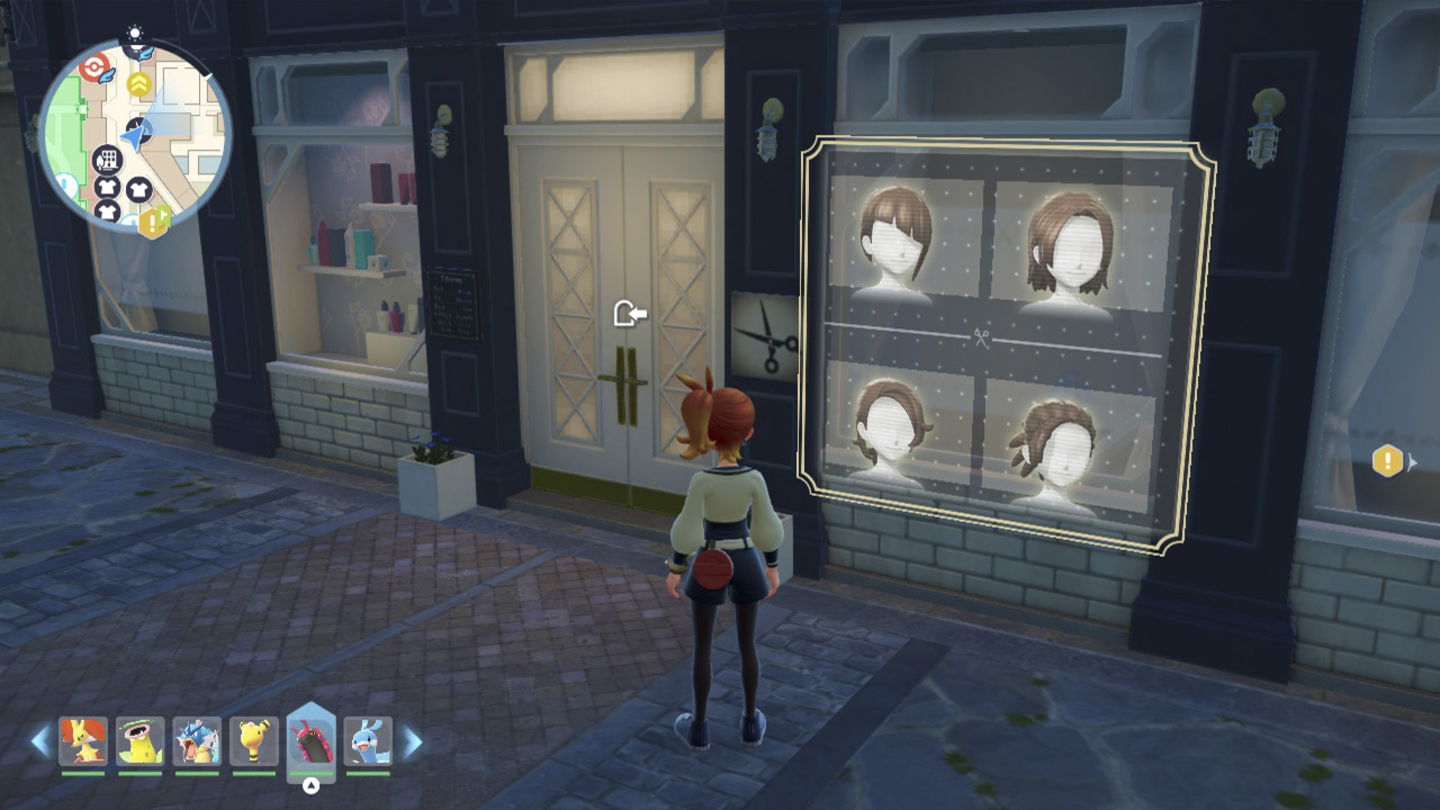Select the yellow exclamation marker on minimap
Screen dimensions: 1440x810
[x=153, y=222]
